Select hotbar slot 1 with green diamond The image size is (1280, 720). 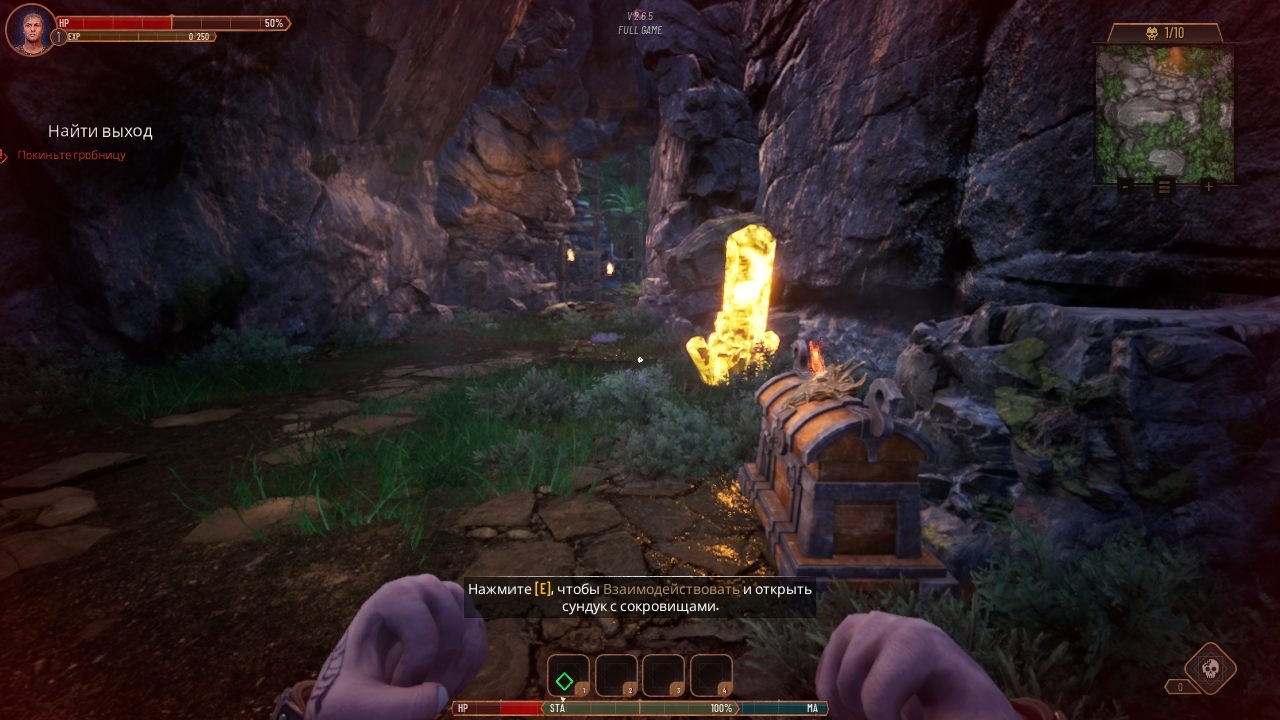click(568, 677)
